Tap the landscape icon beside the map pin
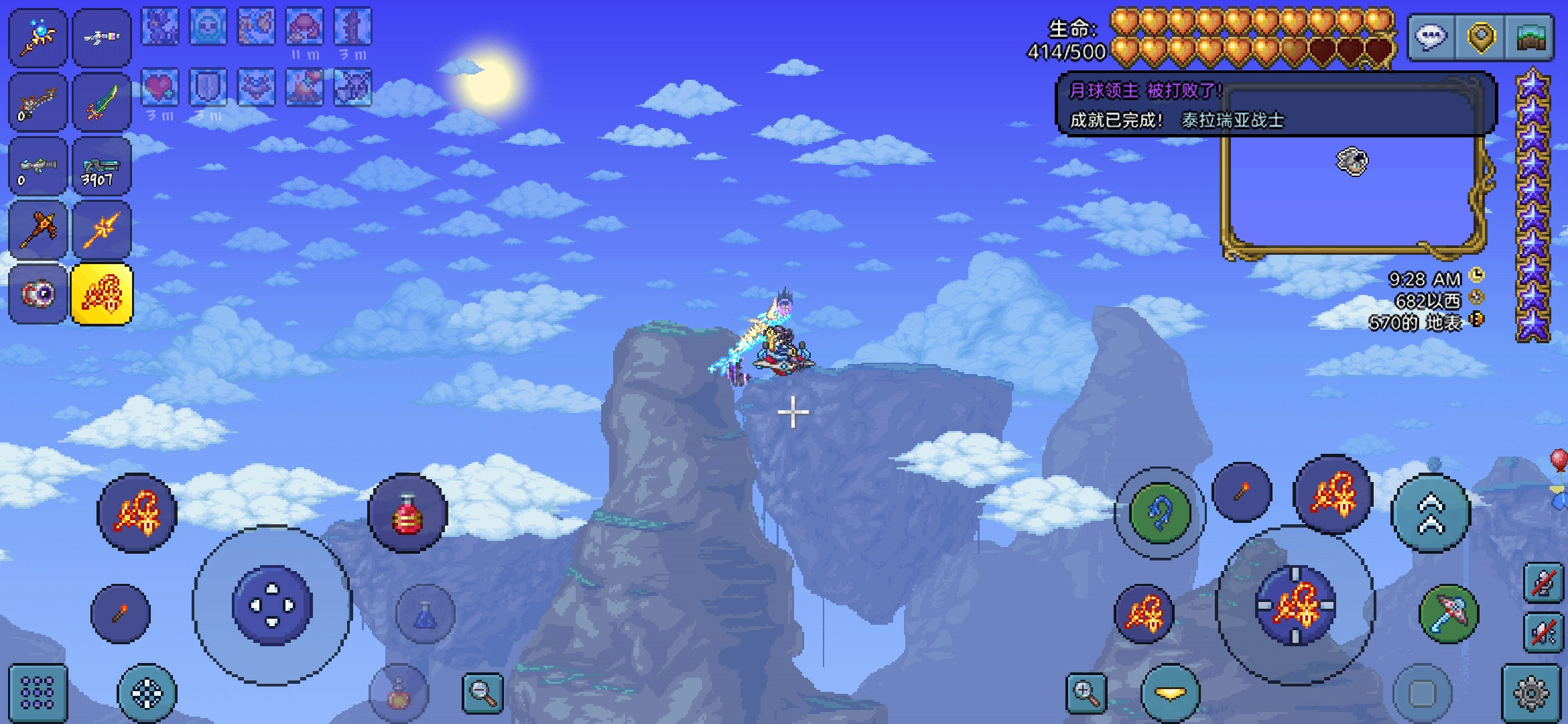The height and width of the screenshot is (724, 1568). (x=1530, y=37)
